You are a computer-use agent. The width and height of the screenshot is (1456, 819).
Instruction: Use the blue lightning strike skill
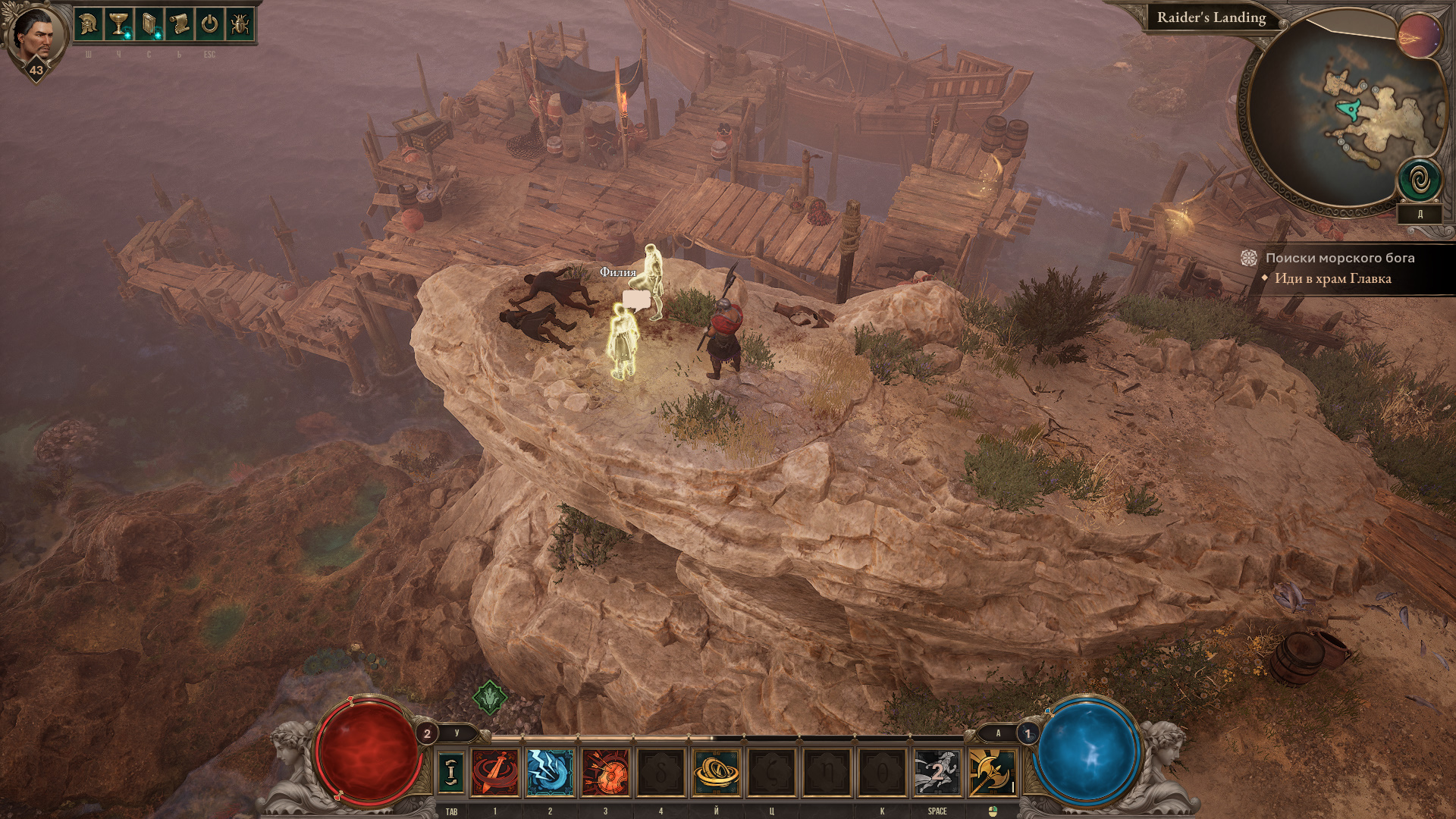click(550, 771)
